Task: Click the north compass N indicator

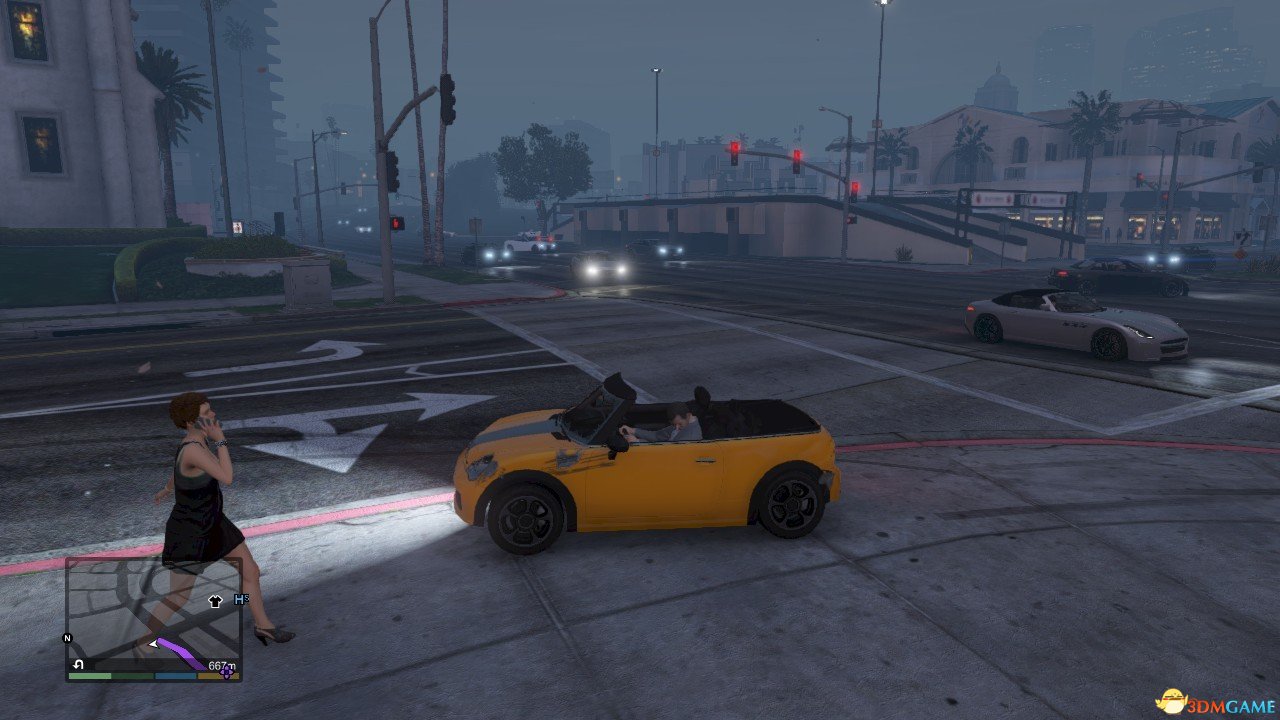Action: coord(68,638)
